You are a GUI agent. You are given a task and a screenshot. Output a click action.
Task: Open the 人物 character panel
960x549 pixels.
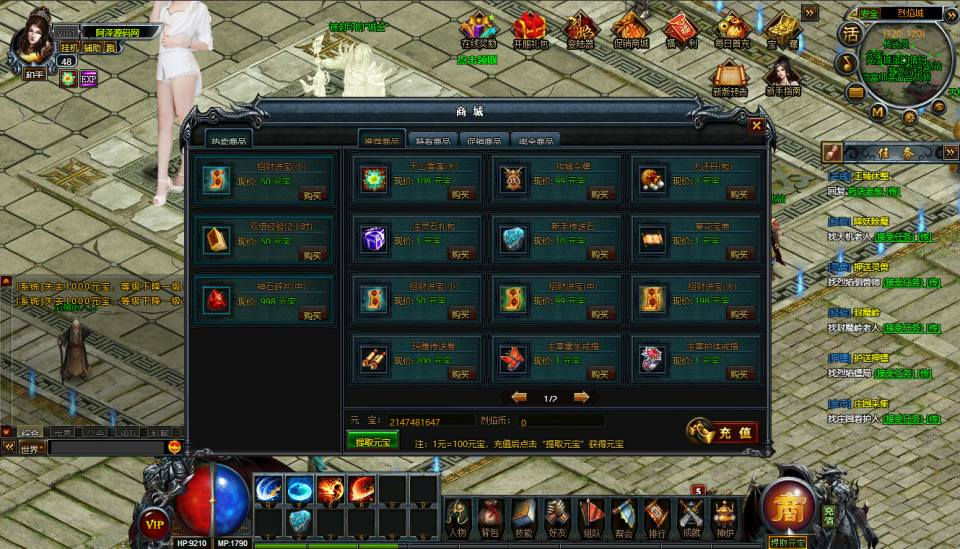pyautogui.click(x=457, y=515)
